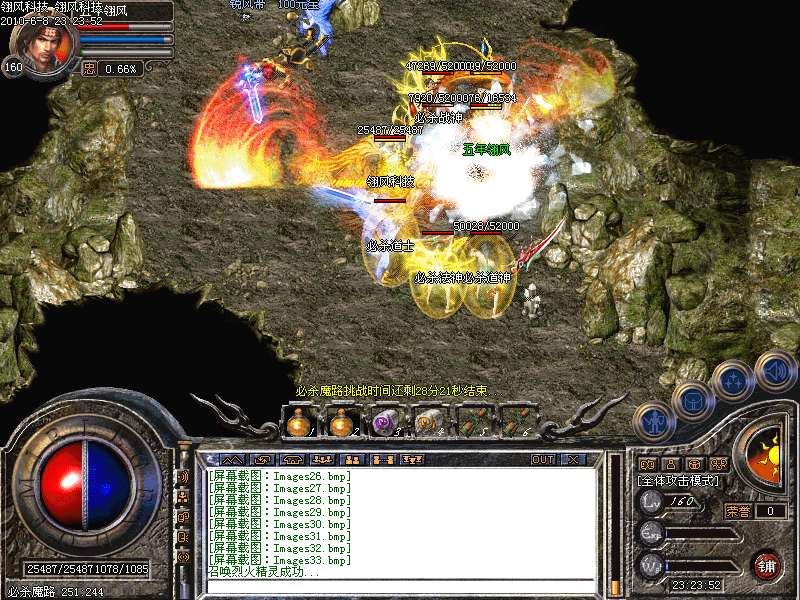Click the red 铺 shop button
The image size is (800, 600).
click(x=767, y=565)
